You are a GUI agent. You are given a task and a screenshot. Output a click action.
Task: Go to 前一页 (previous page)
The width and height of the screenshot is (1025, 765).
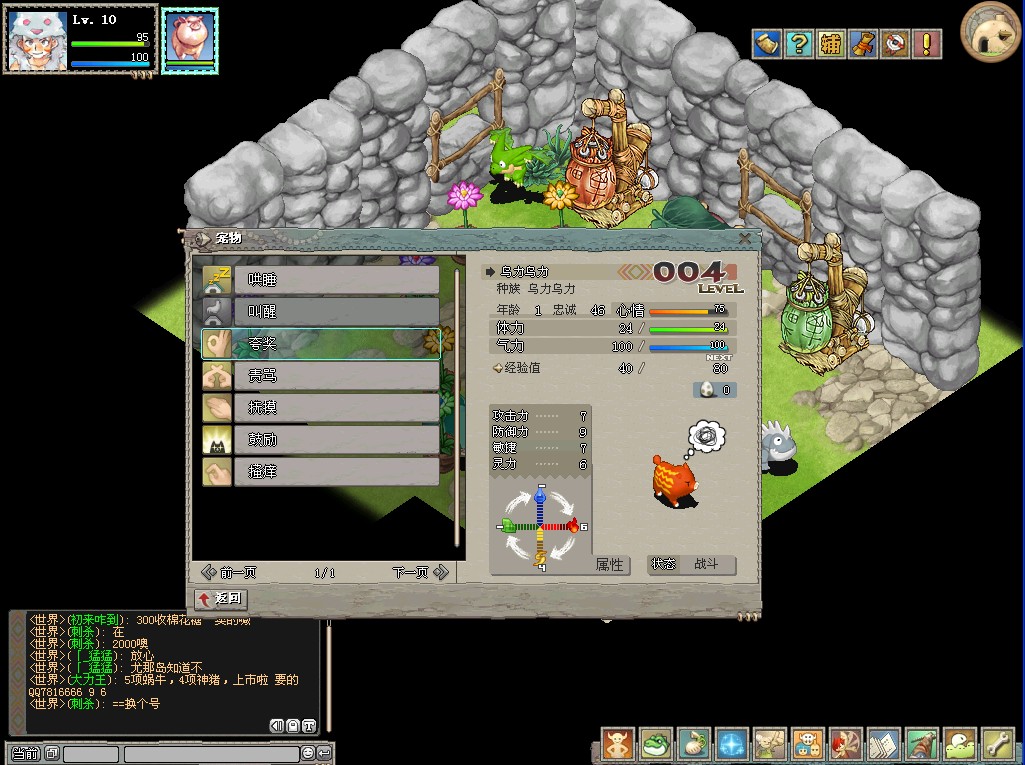pyautogui.click(x=229, y=573)
